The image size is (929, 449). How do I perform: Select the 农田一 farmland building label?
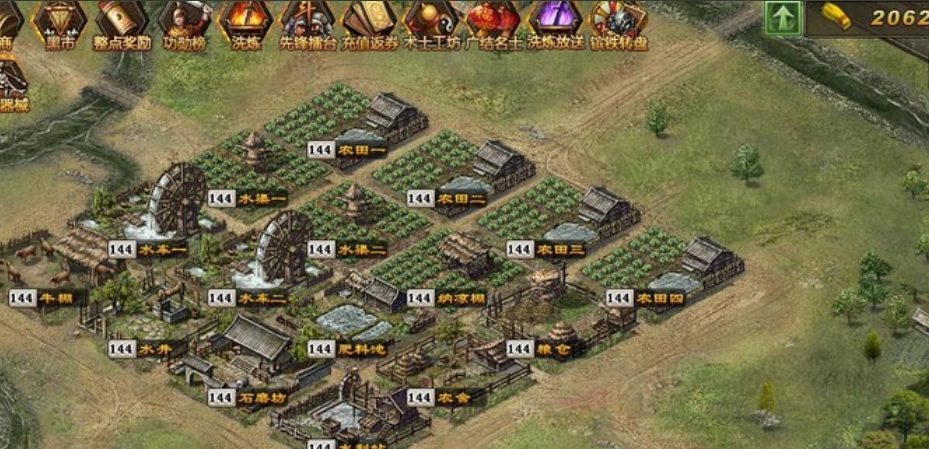point(362,150)
